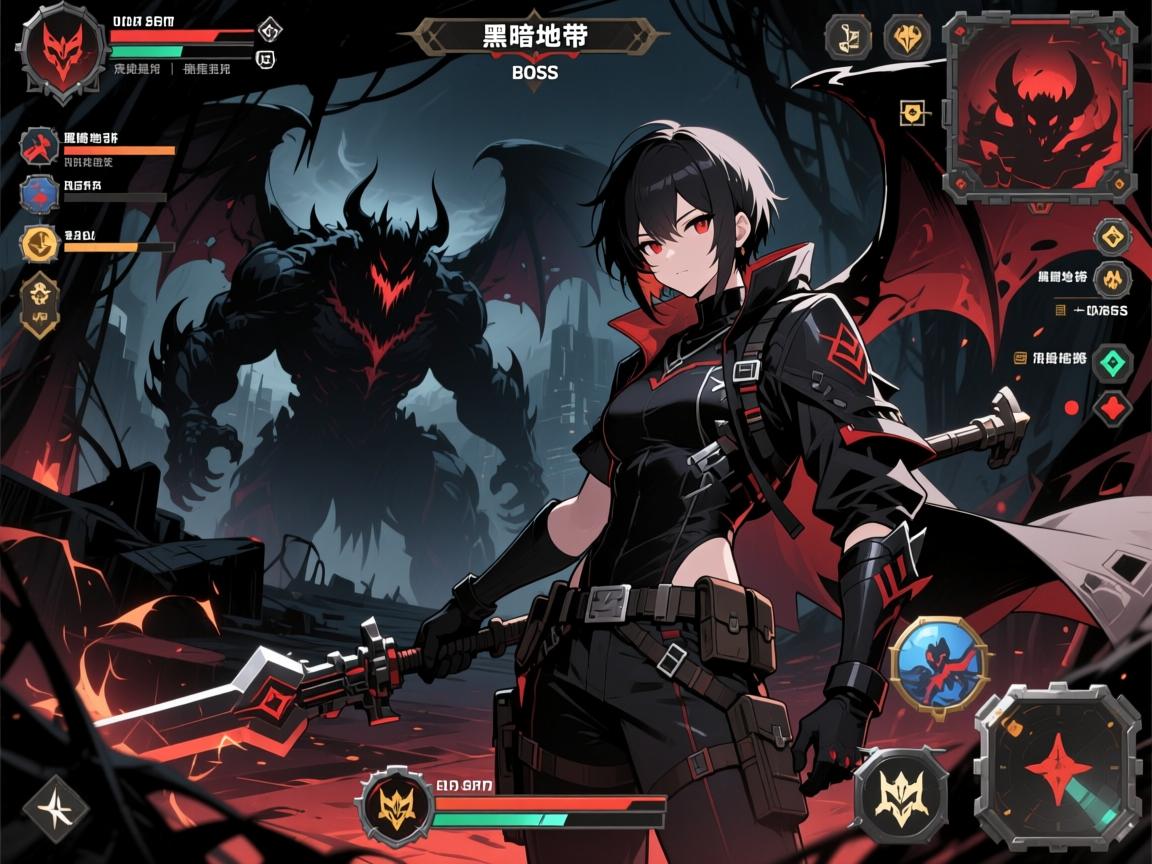Select the round gold emblem icon on left

[x=40, y=243]
